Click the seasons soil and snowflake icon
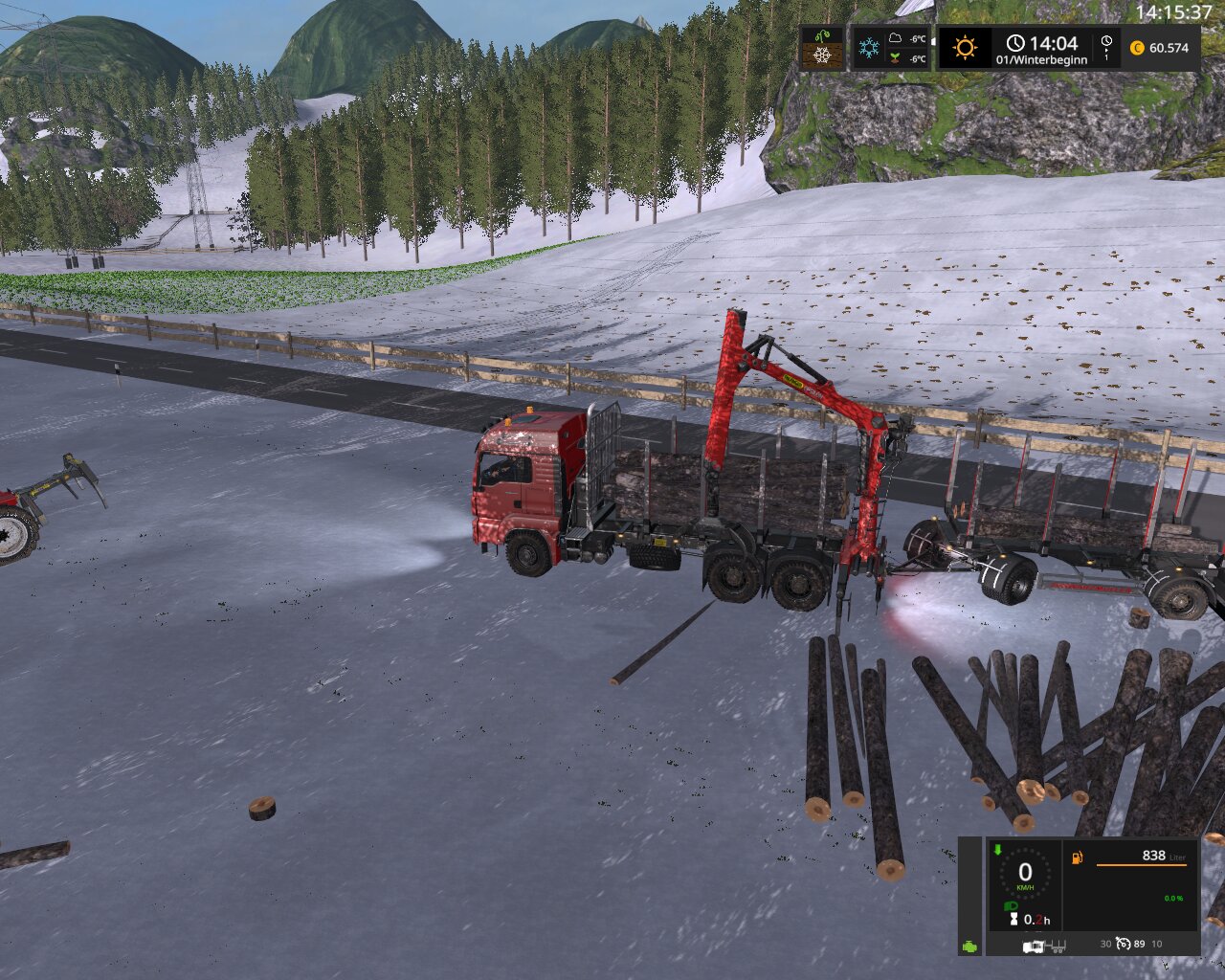 (822, 48)
